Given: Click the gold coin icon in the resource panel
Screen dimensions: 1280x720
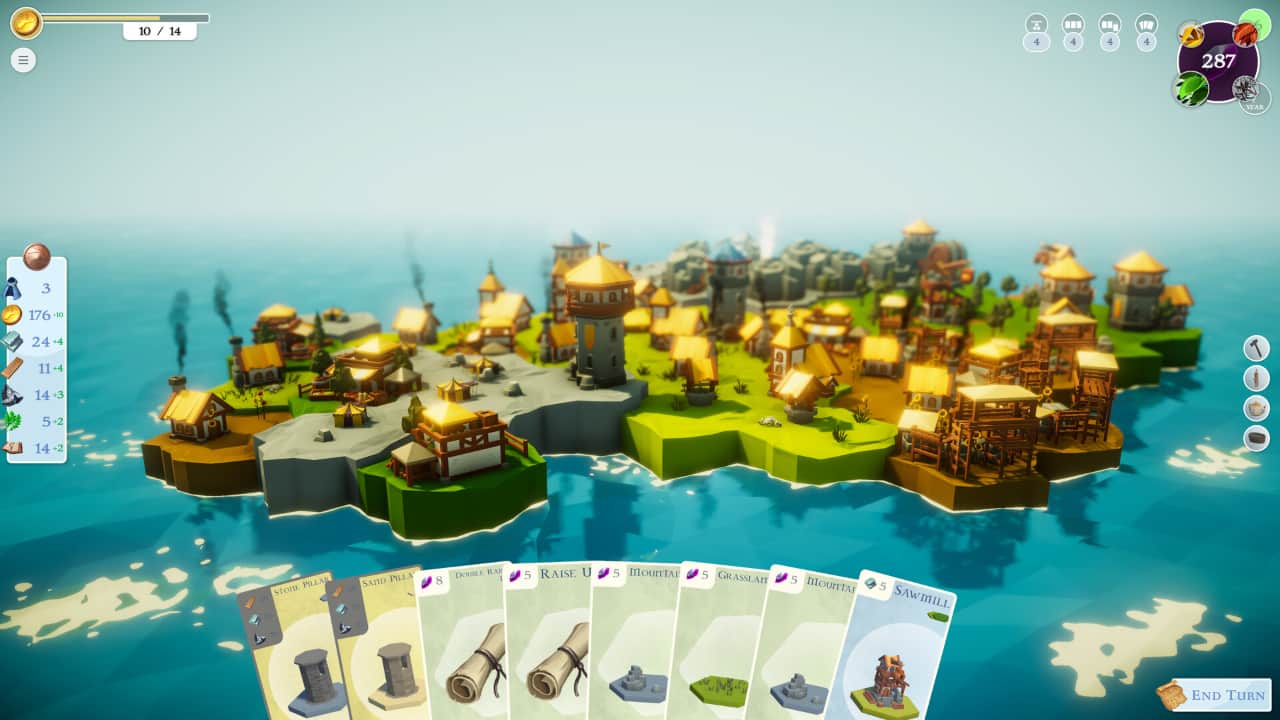Looking at the screenshot, I should point(15,315).
